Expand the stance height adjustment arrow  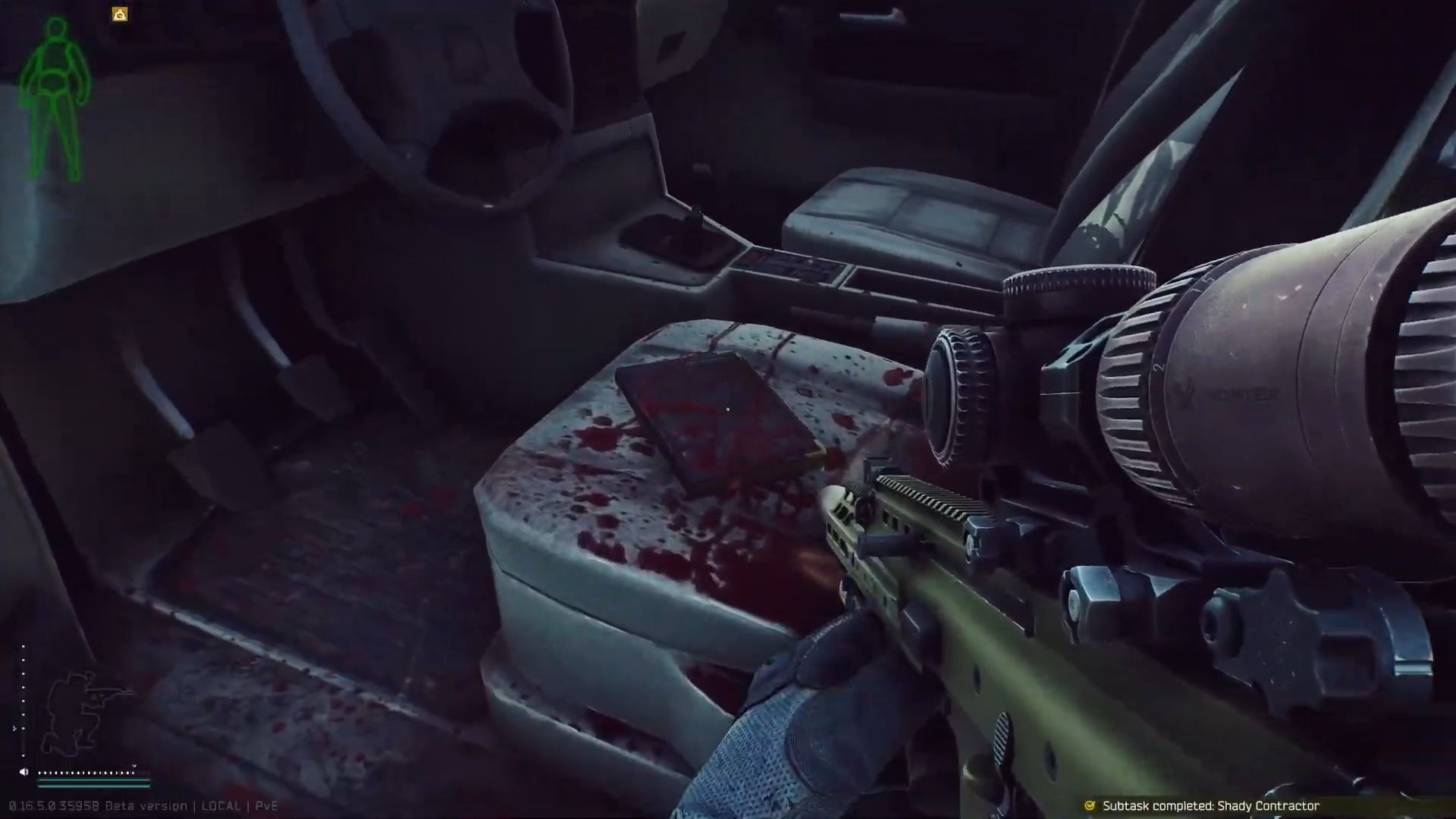(15, 728)
